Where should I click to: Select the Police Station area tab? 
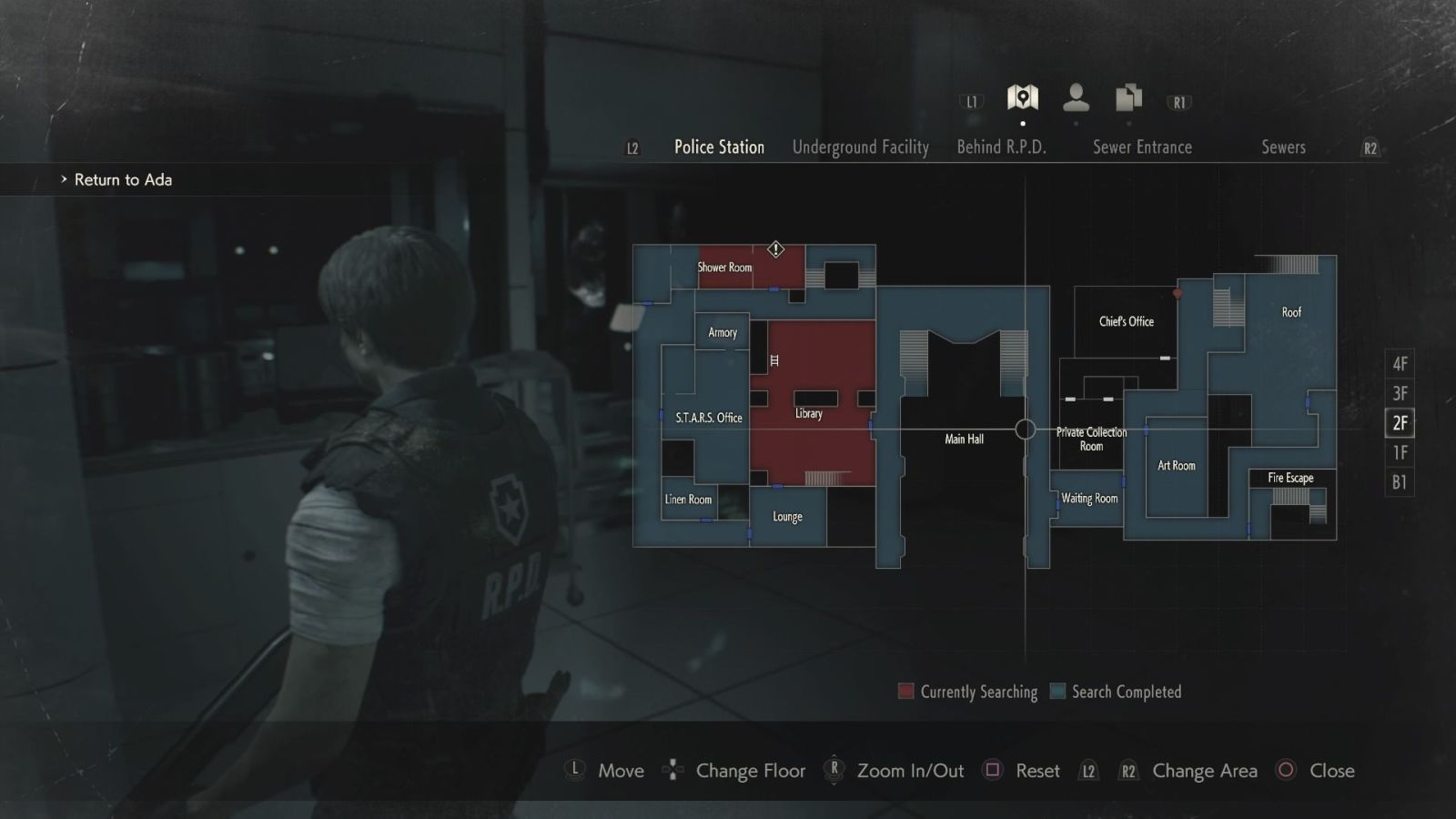pyautogui.click(x=719, y=147)
